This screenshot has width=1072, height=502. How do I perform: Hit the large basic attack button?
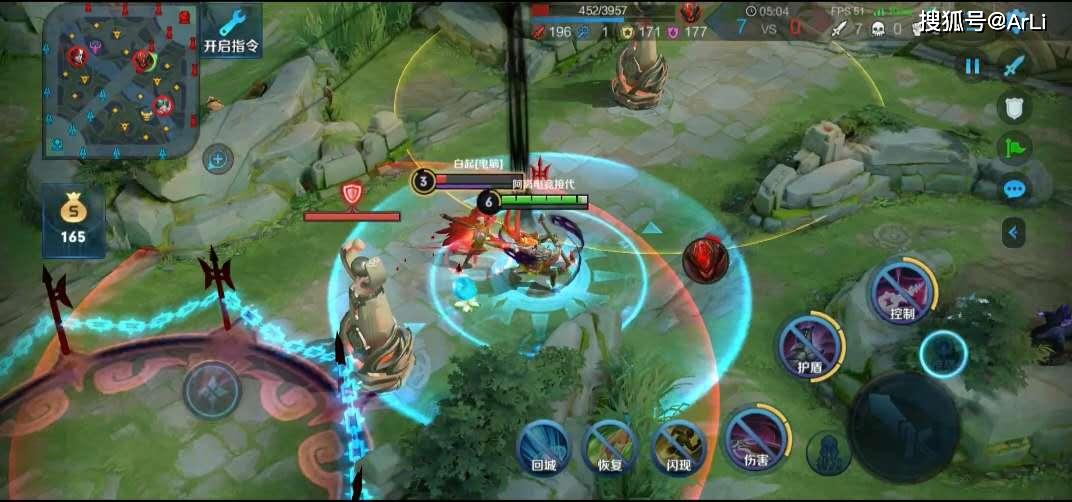point(904,428)
